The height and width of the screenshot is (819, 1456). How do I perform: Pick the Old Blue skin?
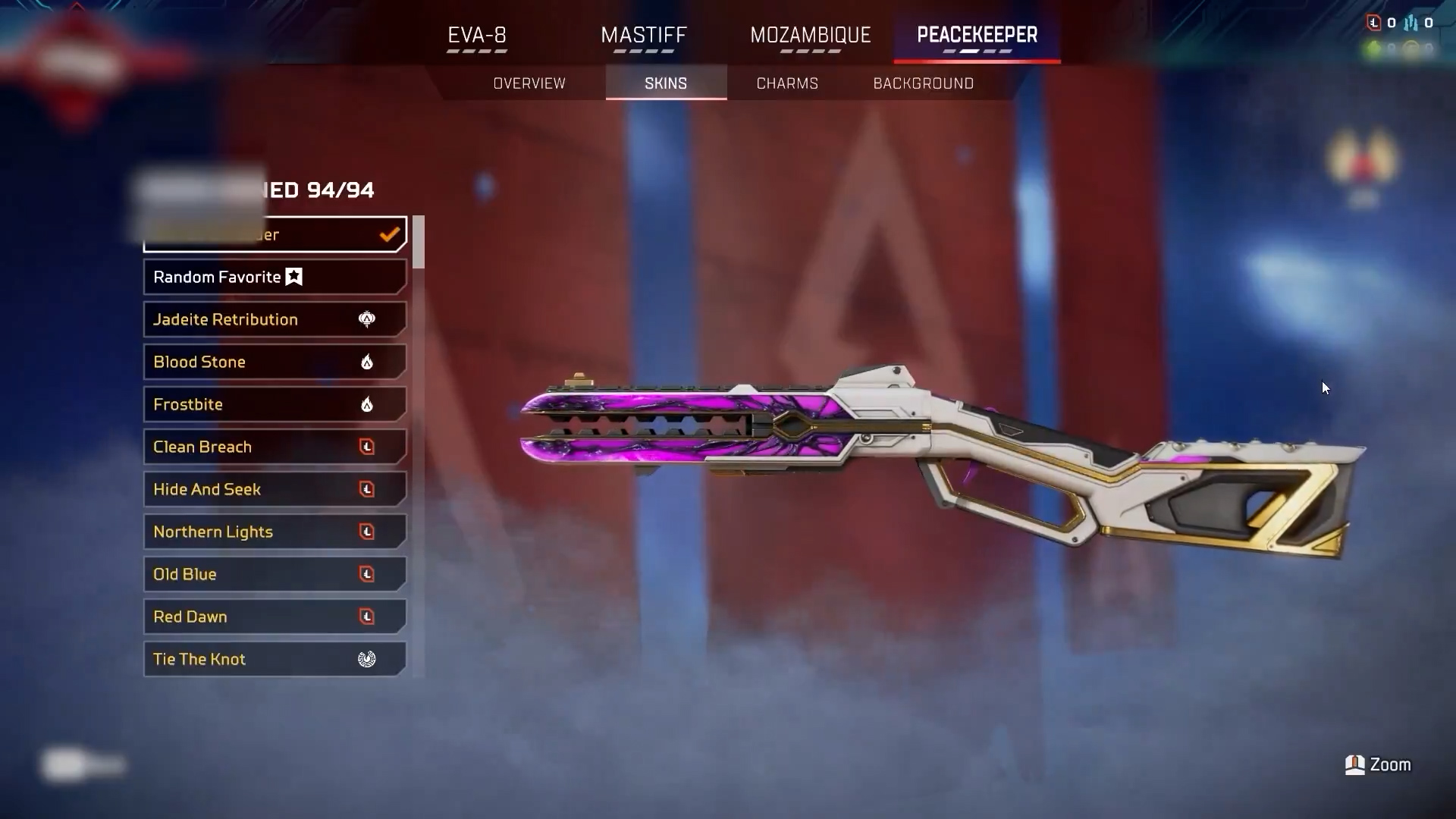[x=275, y=574]
